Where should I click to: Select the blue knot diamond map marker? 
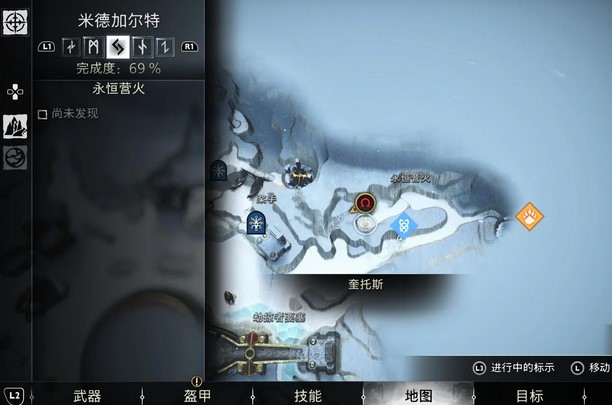point(405,225)
